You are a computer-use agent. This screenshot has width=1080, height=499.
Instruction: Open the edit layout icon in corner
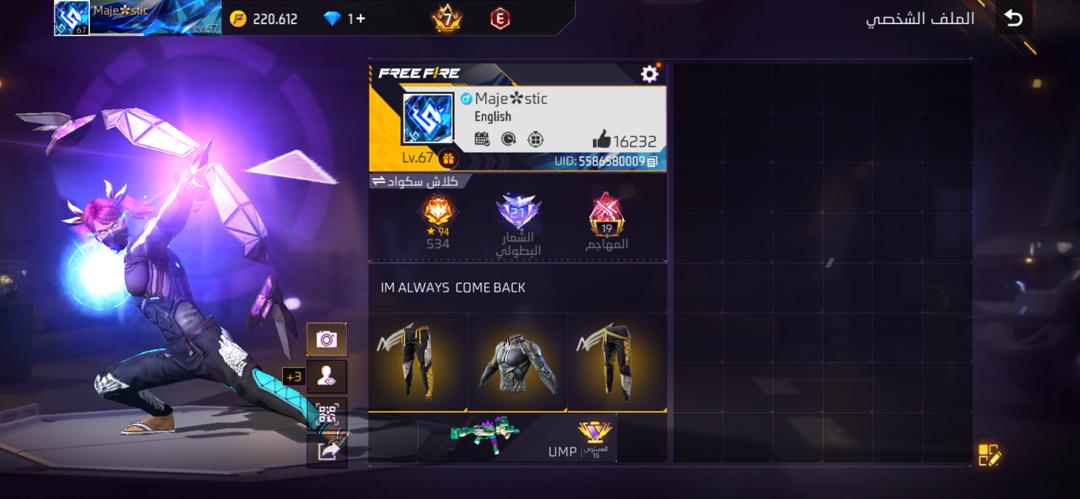pos(989,455)
